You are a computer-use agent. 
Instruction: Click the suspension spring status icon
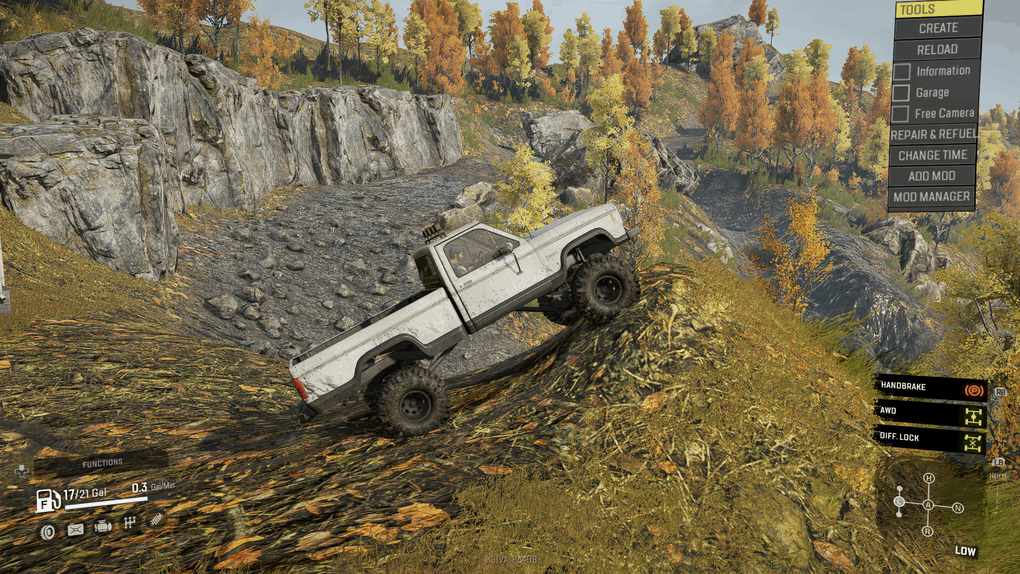(156, 521)
